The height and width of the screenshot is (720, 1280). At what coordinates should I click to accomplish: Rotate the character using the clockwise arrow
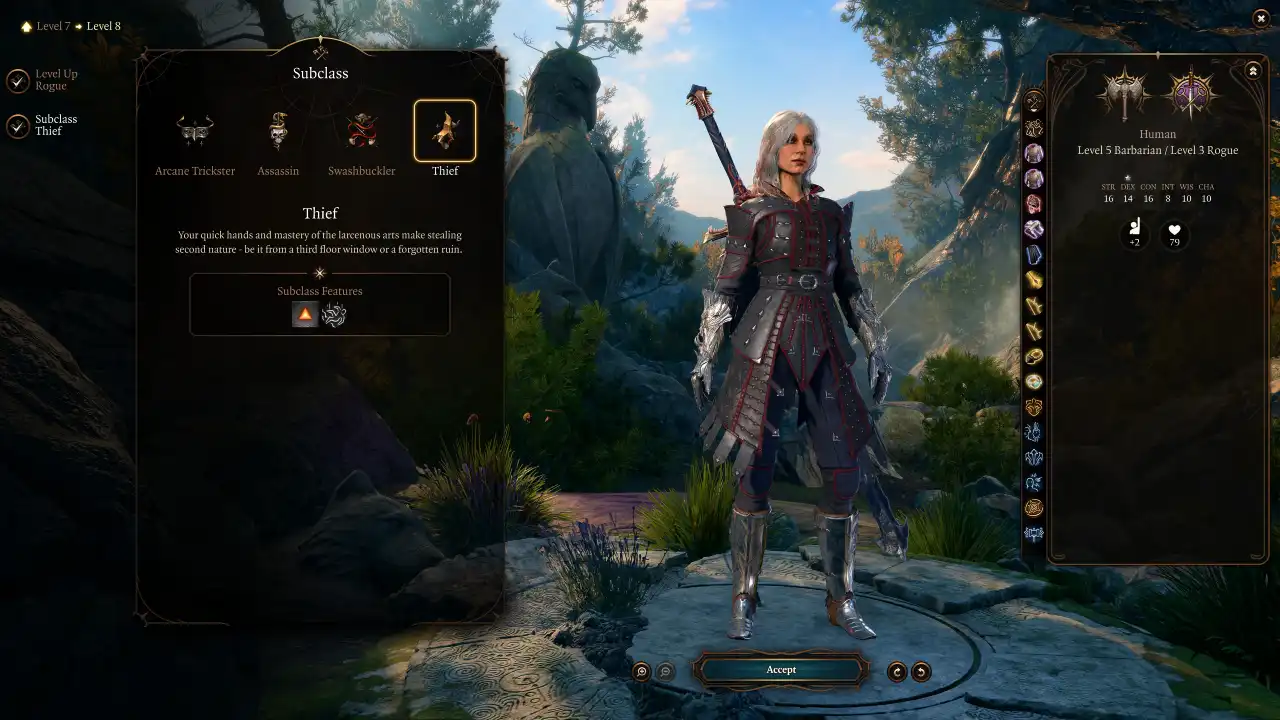coord(897,671)
